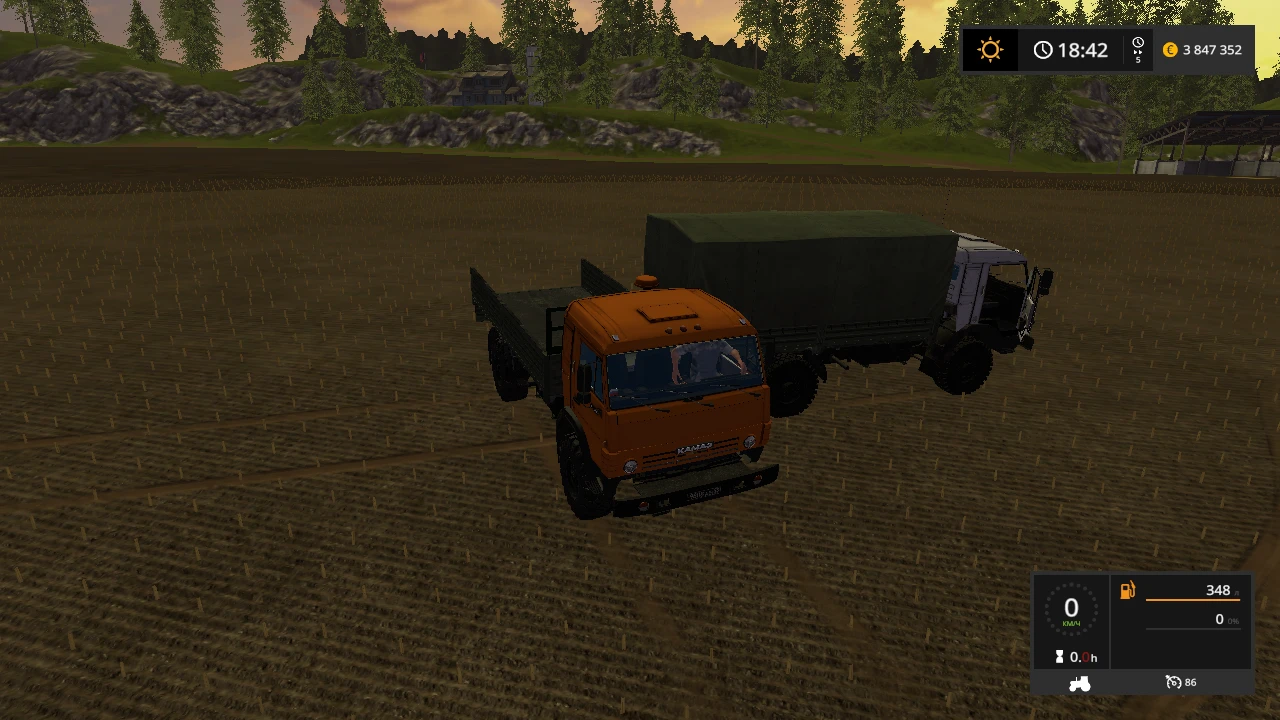
Task: Click the speedometer dial showing 0 km/h
Action: pos(1071,608)
